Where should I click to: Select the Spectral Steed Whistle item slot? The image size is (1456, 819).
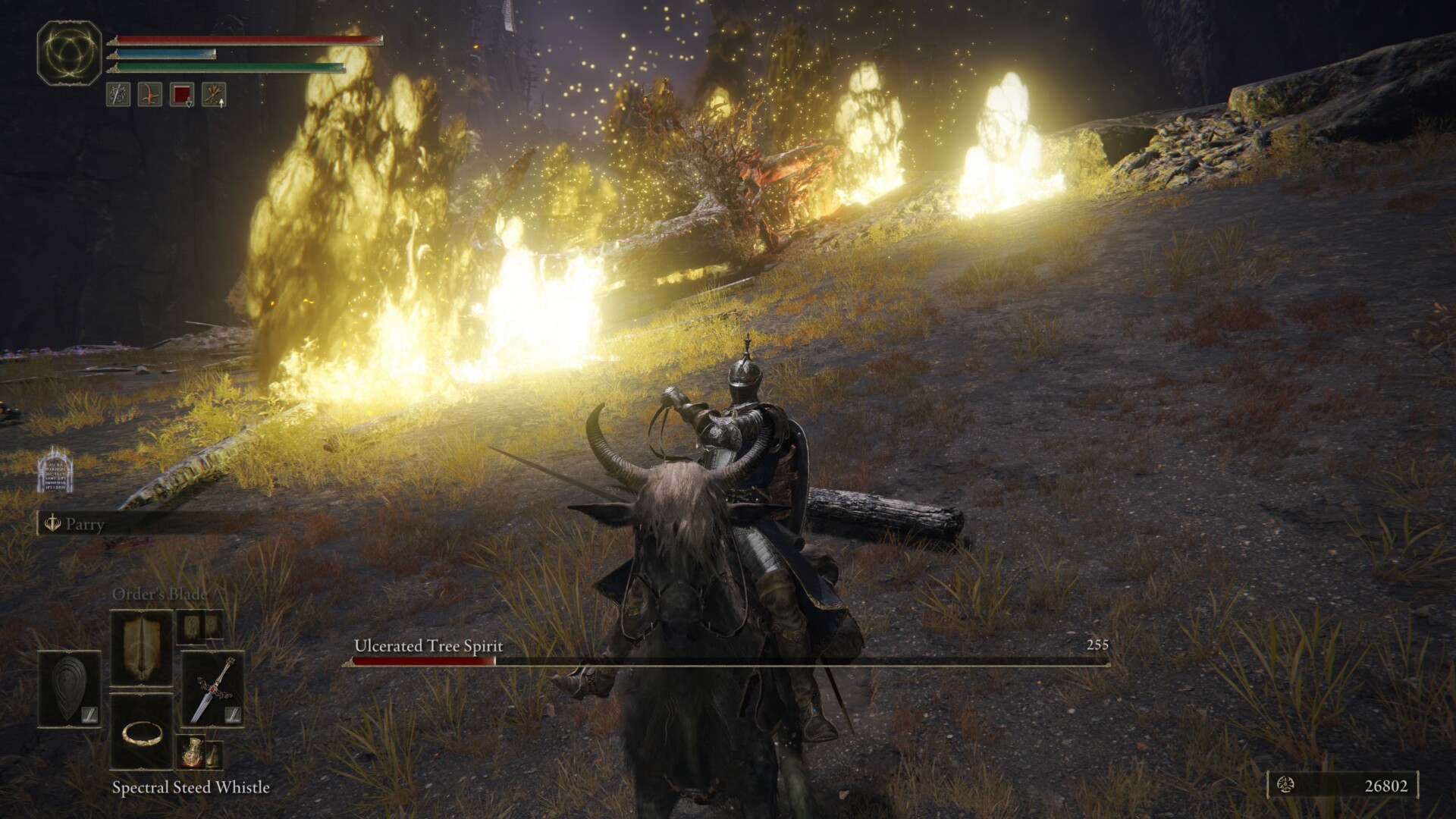click(142, 732)
